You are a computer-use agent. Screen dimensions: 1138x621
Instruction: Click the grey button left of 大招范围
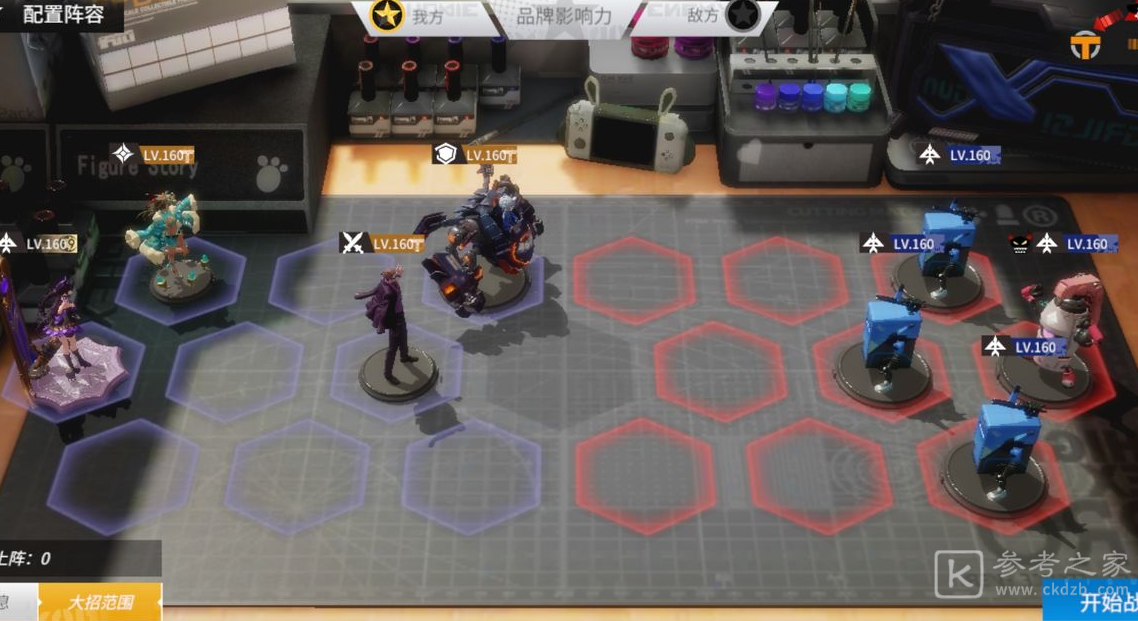coord(16,602)
